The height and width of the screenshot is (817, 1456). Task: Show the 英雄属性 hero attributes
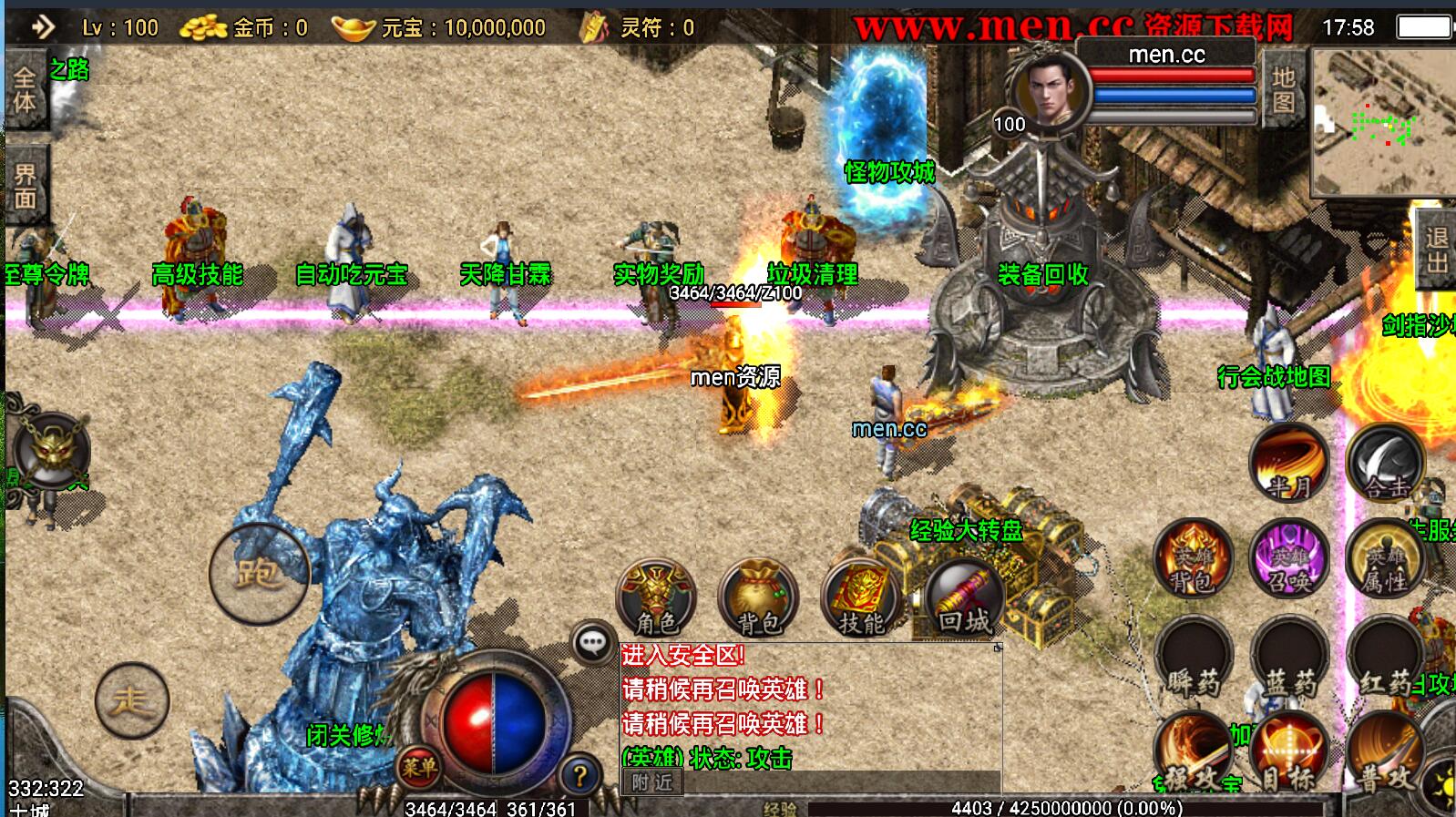[1385, 558]
